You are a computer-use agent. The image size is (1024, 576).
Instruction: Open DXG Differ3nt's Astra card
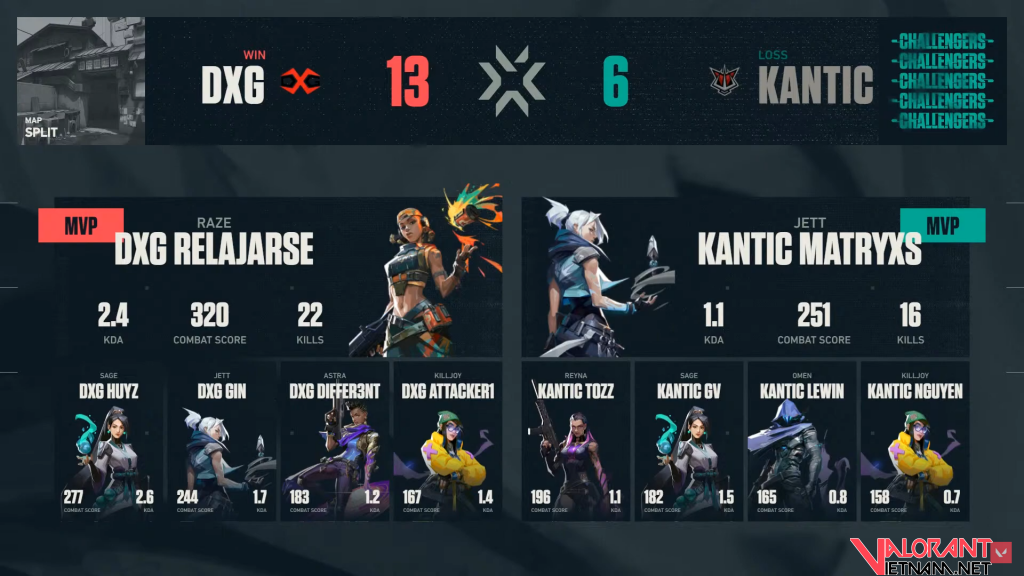(333, 441)
